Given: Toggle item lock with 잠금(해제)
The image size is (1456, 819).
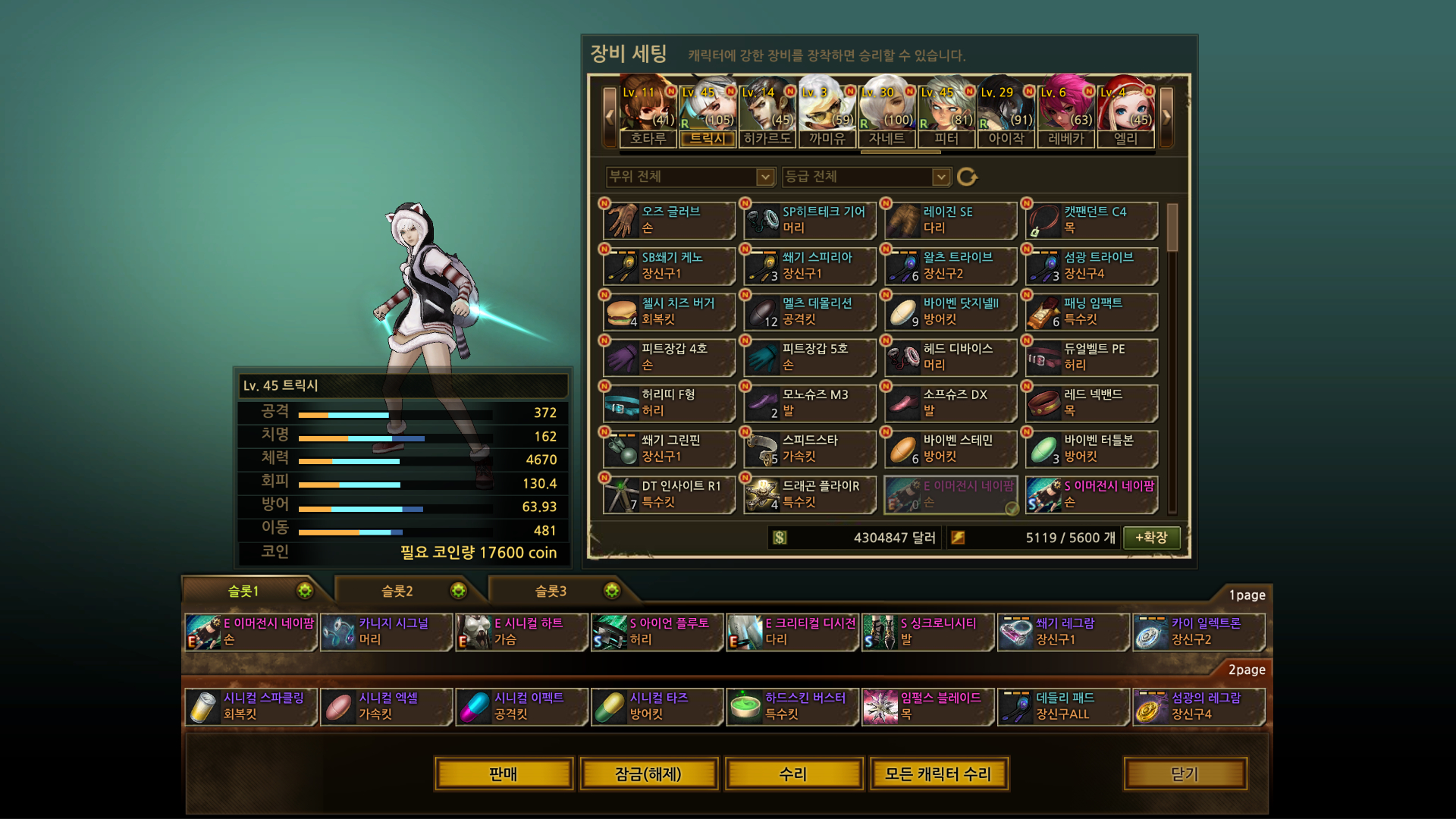Looking at the screenshot, I should (x=648, y=773).
